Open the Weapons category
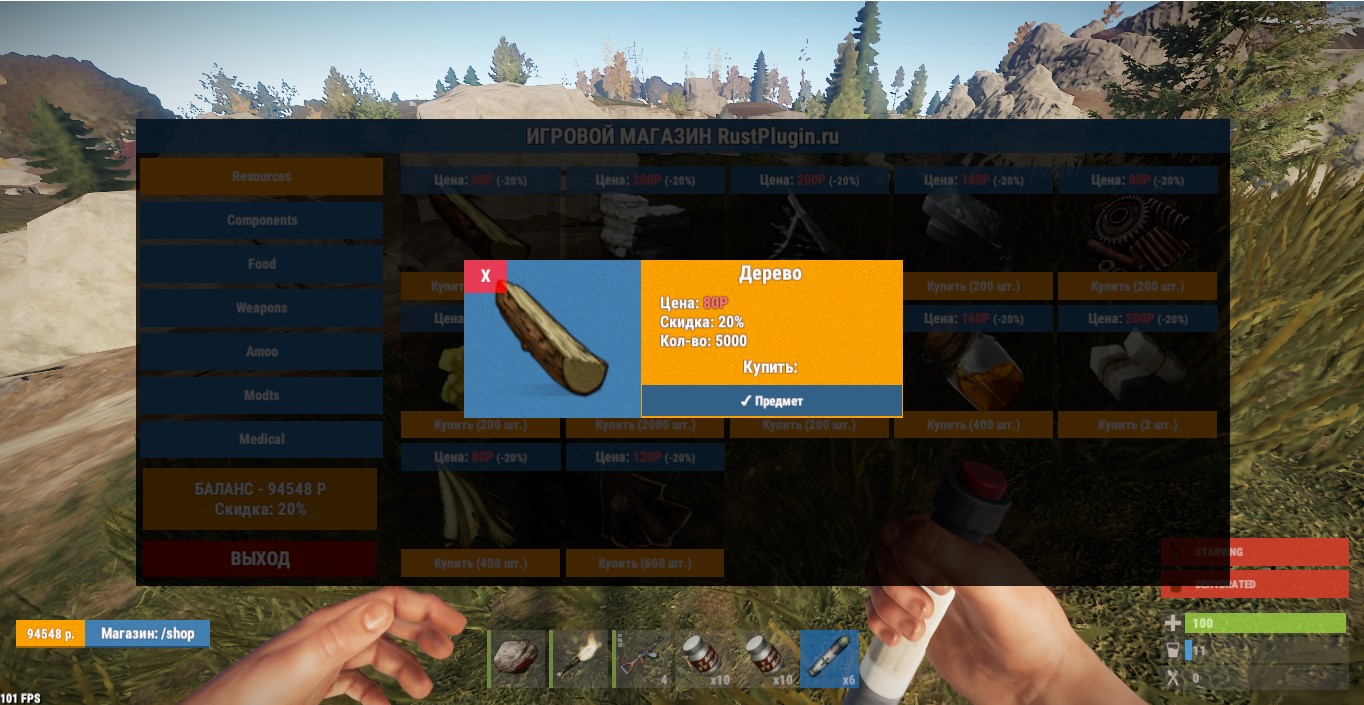The image size is (1364, 705). 261,308
